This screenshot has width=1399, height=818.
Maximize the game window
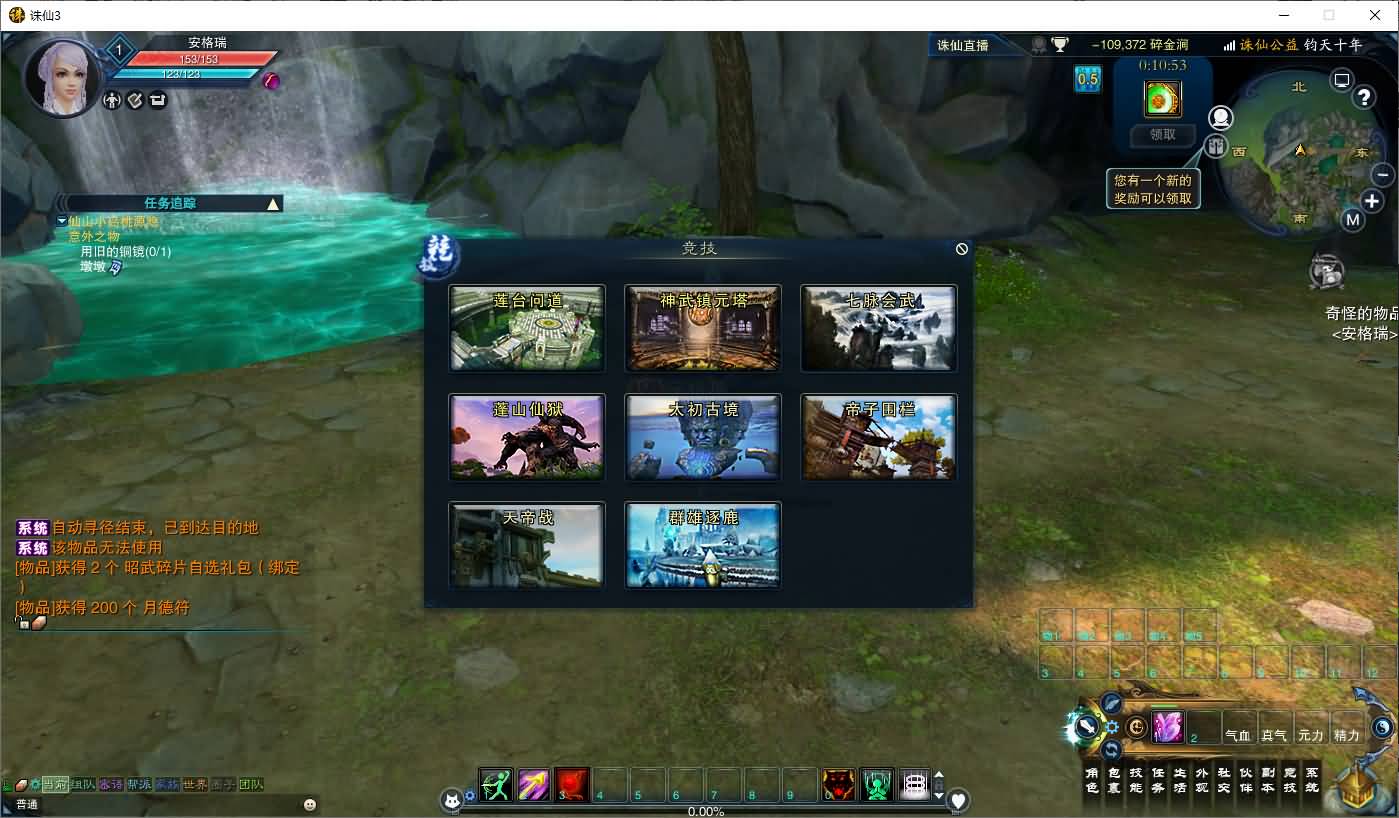coord(1329,15)
